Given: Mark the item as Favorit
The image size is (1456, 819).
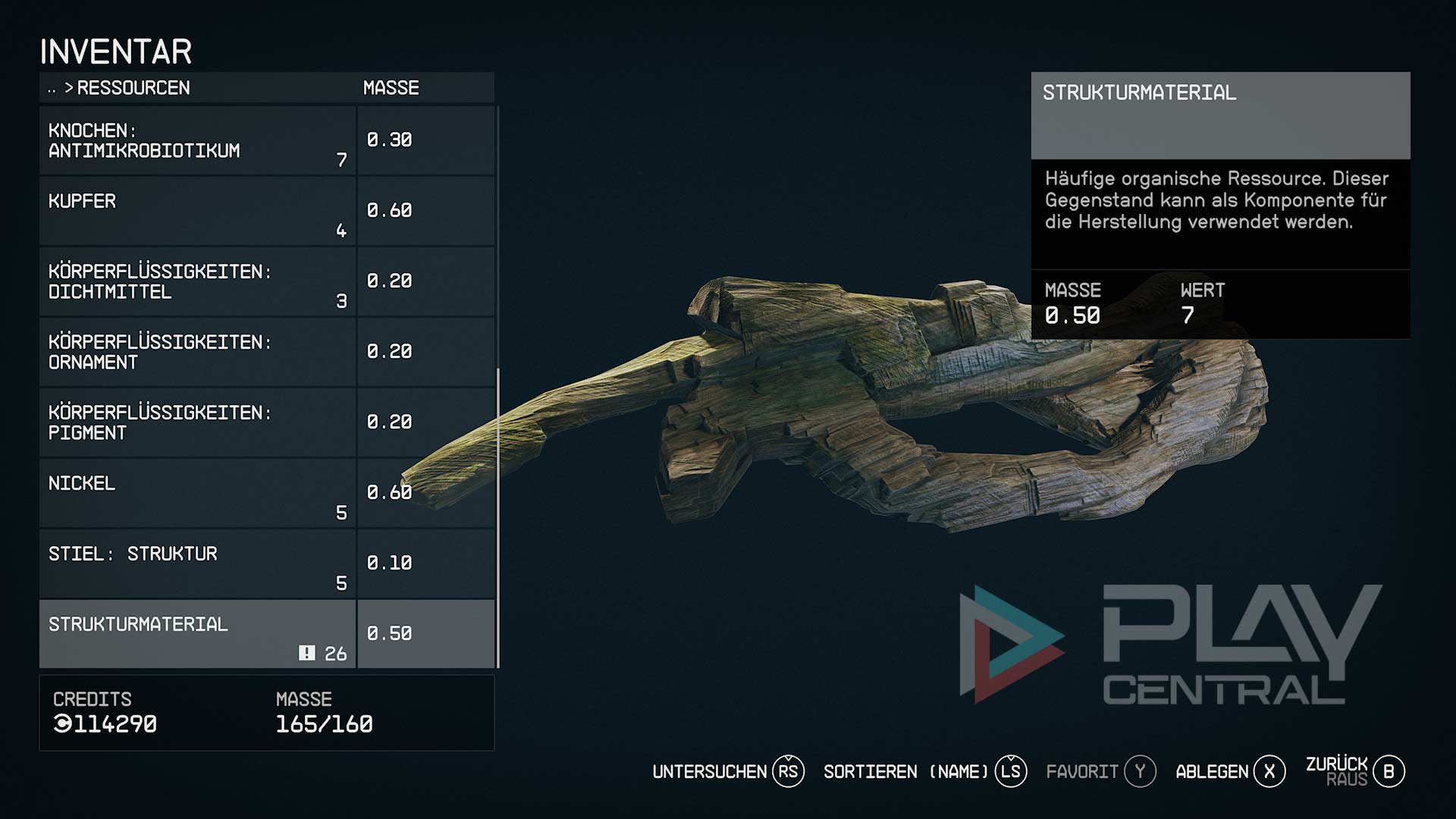Looking at the screenshot, I should [x=1100, y=772].
